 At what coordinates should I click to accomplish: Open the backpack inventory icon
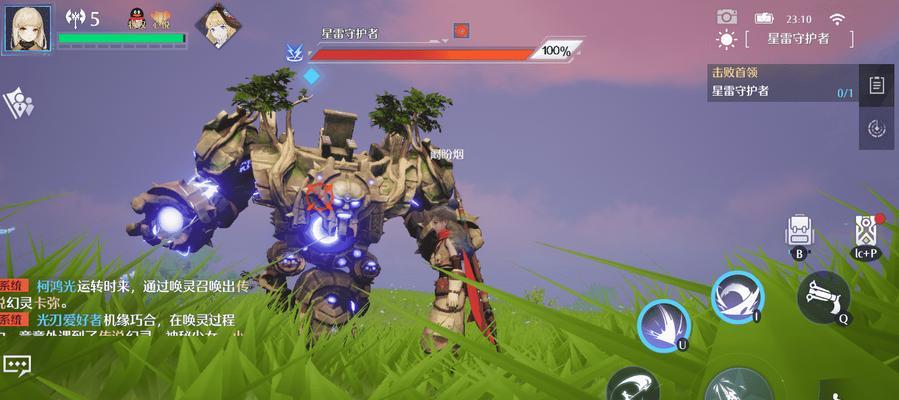[798, 232]
